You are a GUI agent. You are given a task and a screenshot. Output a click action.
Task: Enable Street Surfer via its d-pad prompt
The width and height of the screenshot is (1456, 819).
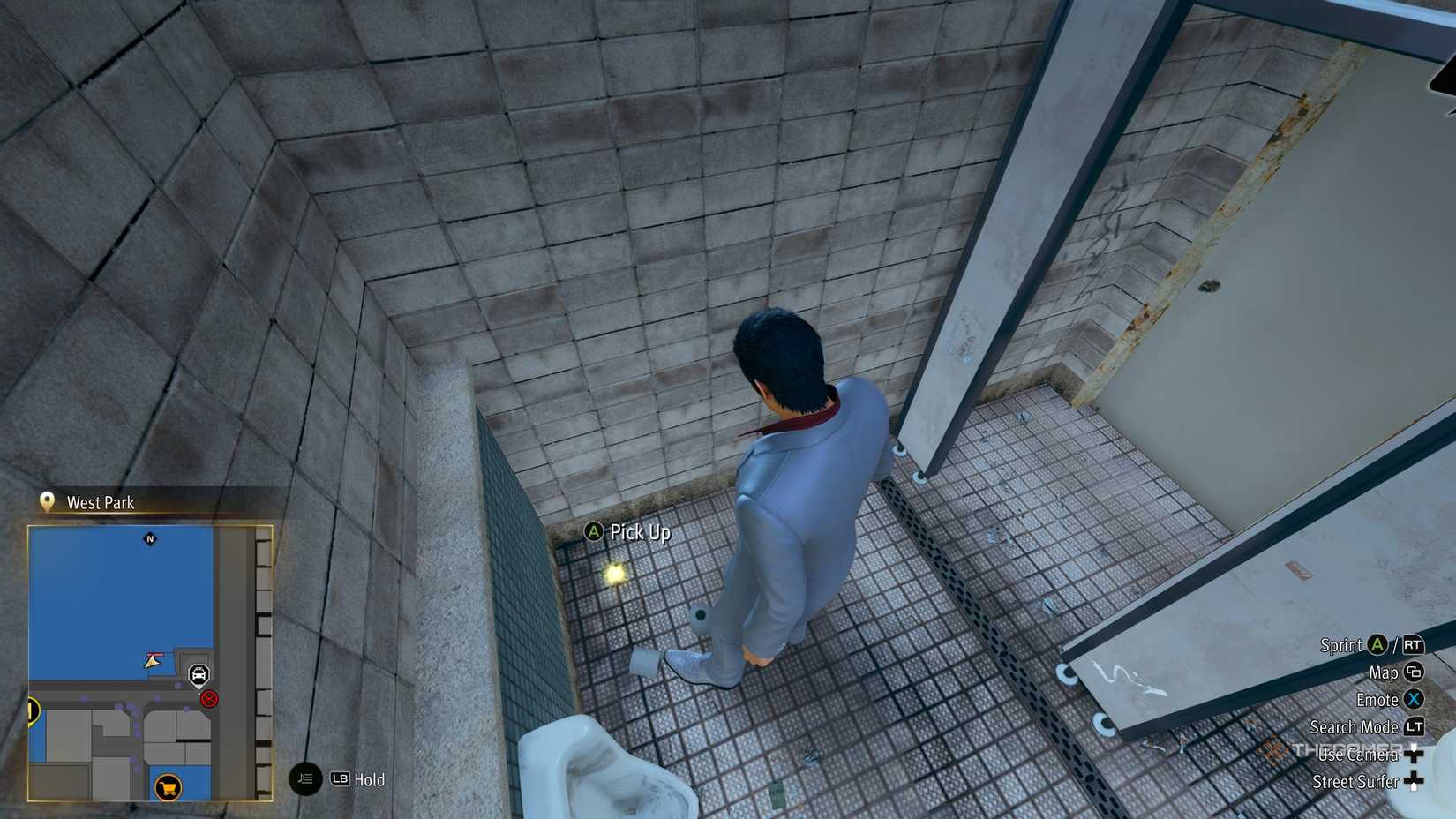tap(1414, 781)
